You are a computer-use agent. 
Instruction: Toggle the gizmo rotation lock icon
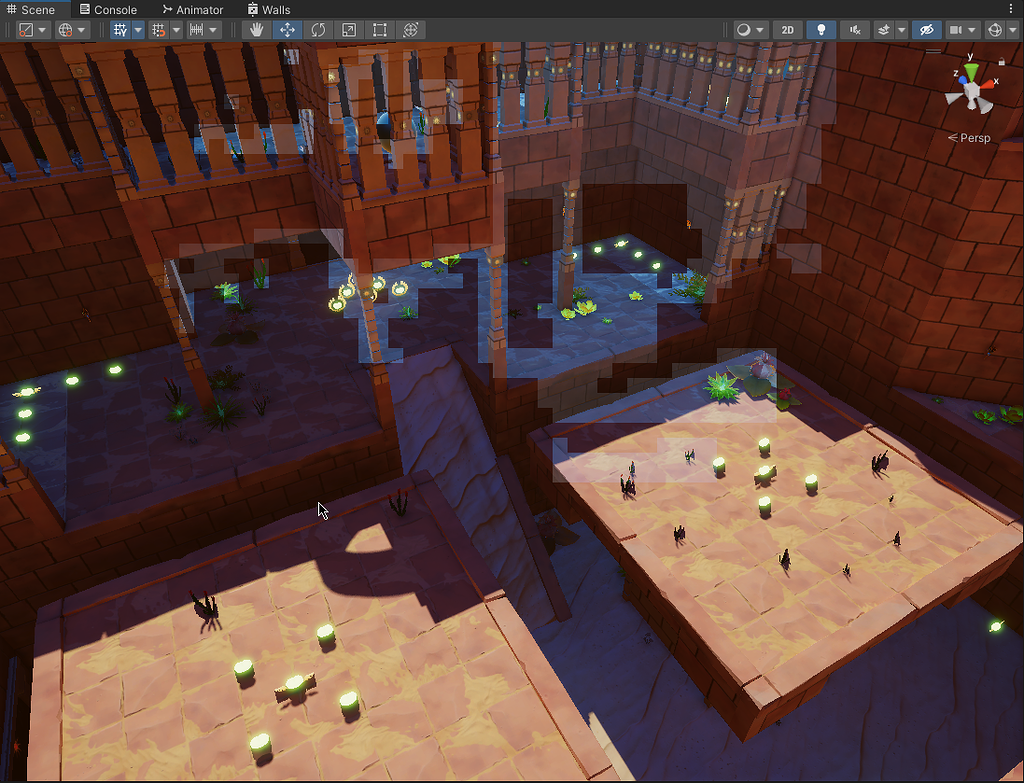pos(1001,61)
